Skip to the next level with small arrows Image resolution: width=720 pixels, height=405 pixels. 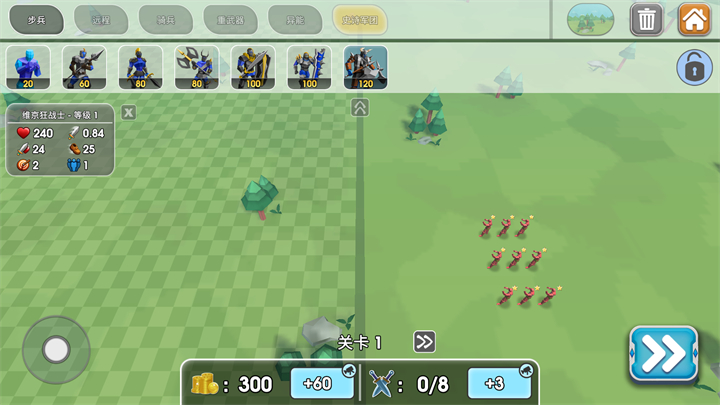425,342
